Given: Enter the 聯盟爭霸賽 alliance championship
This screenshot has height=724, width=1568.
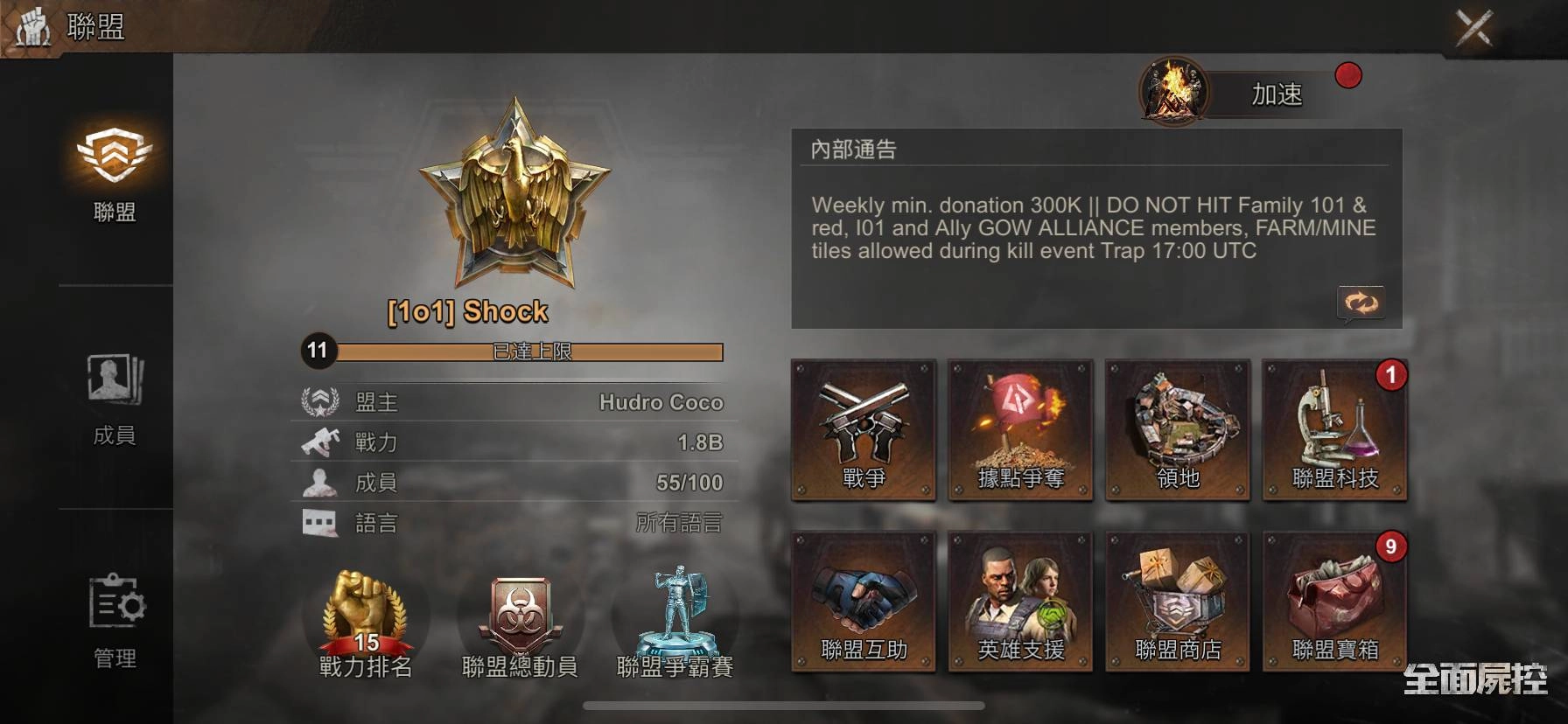Looking at the screenshot, I should coord(675,624).
